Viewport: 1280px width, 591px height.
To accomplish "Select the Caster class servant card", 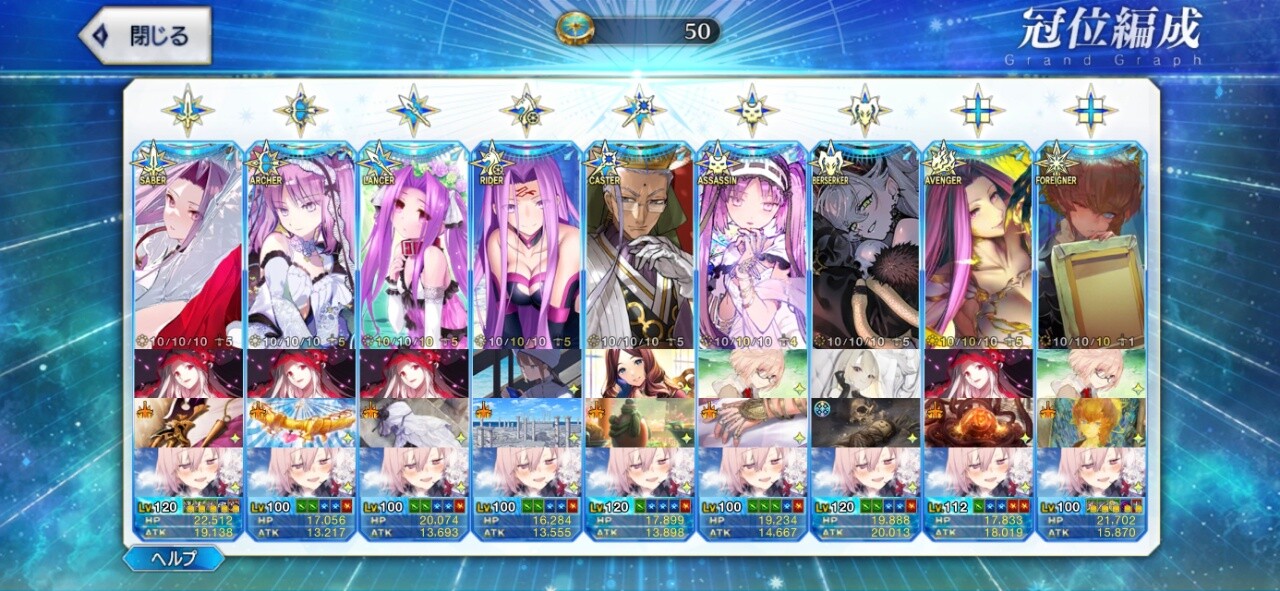I will pyautogui.click(x=640, y=245).
